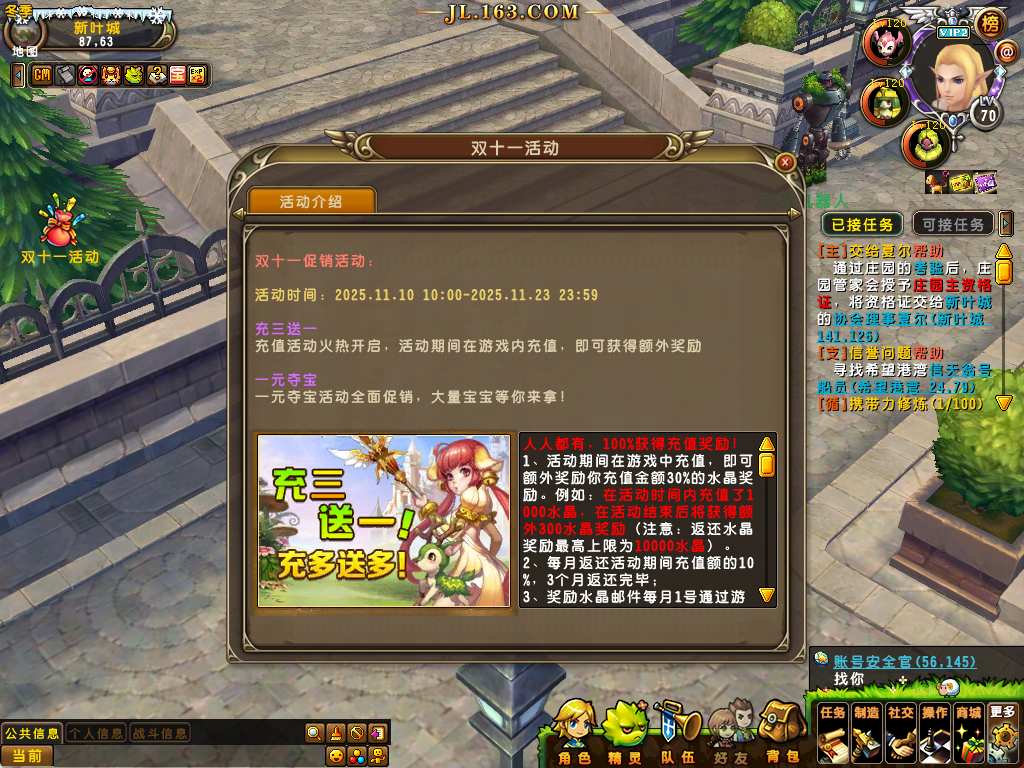Open the 背包 backpack
The height and width of the screenshot is (768, 1024).
click(782, 731)
